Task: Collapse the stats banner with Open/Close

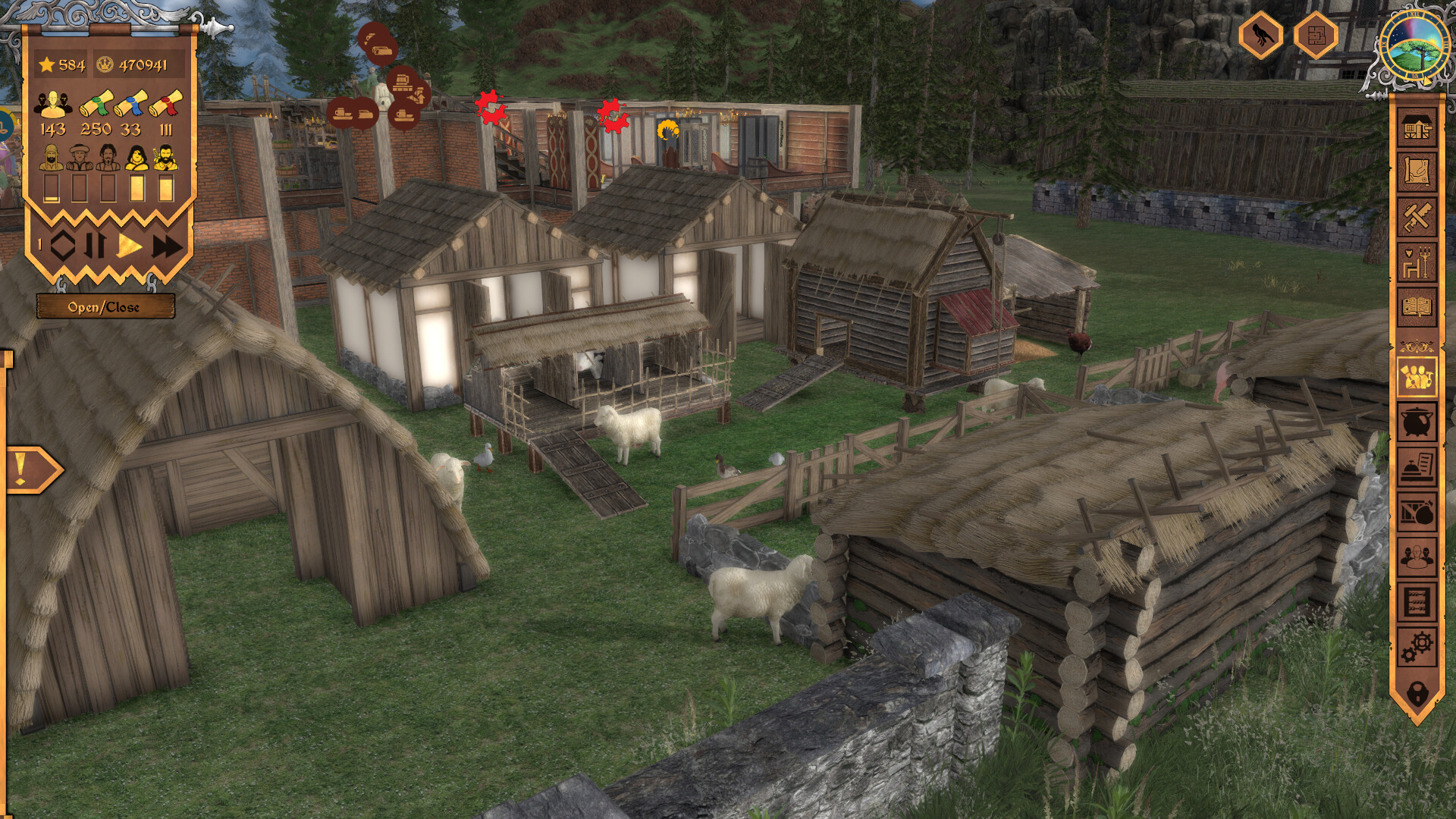Action: (x=105, y=306)
